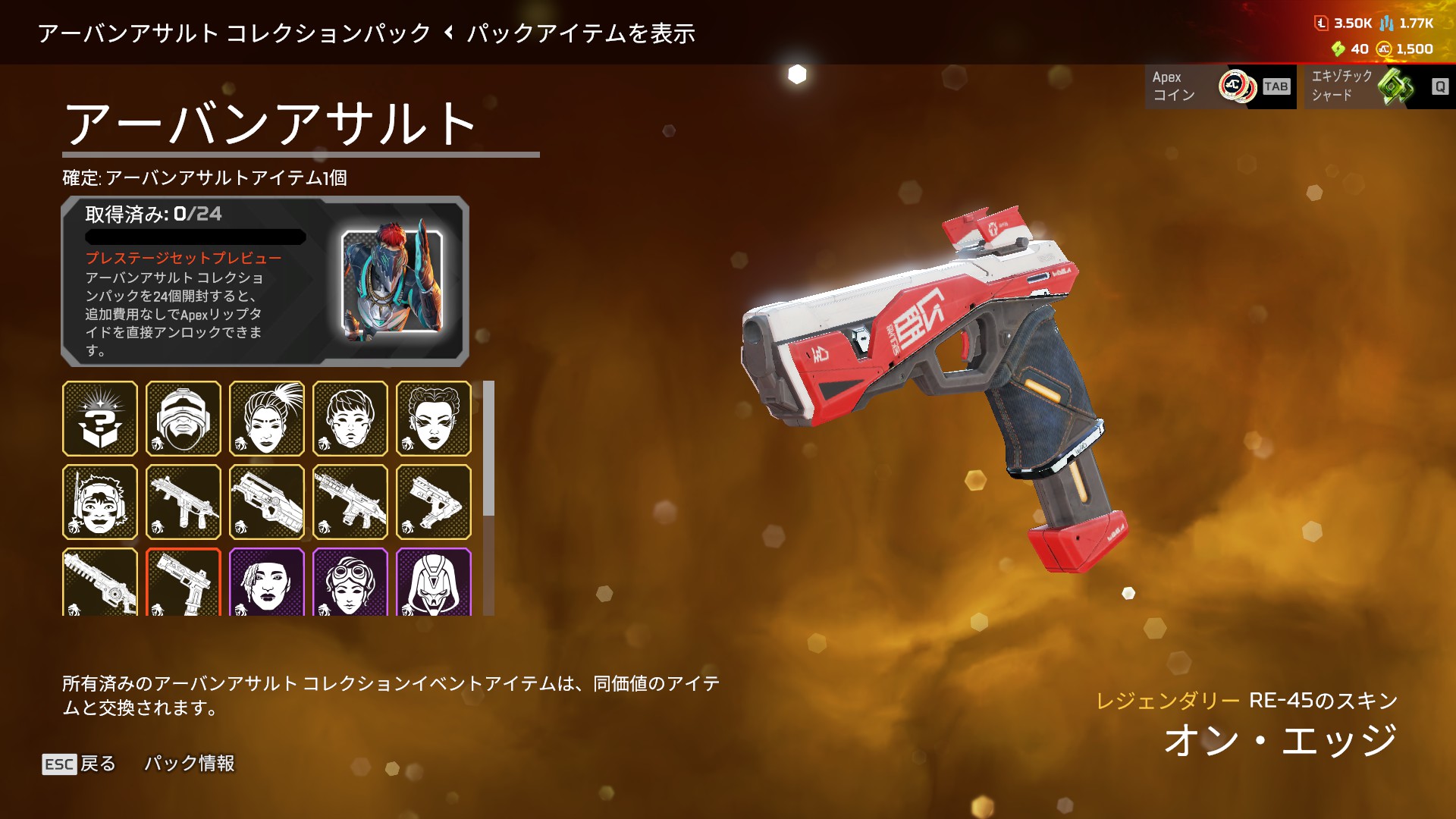Image resolution: width=1456 pixels, height=819 pixels.
Task: Go back with the 戻る button
Action: pos(80,764)
